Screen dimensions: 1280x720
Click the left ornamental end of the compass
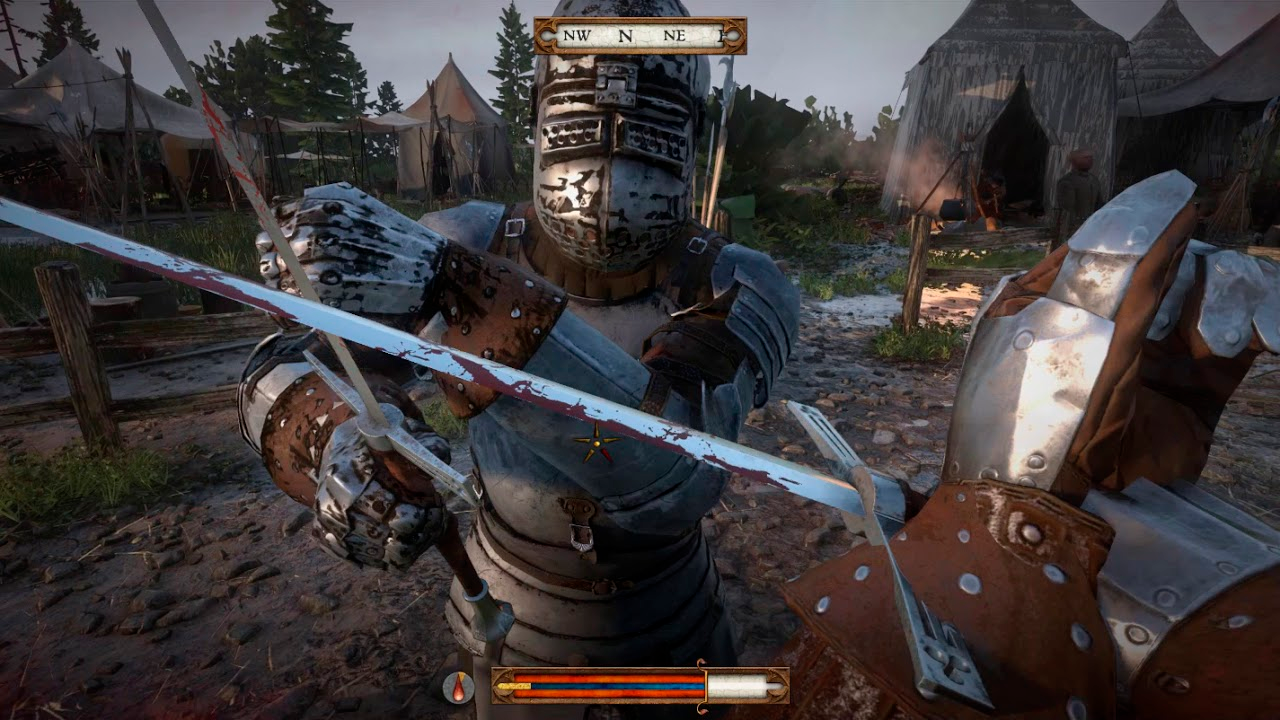point(548,35)
